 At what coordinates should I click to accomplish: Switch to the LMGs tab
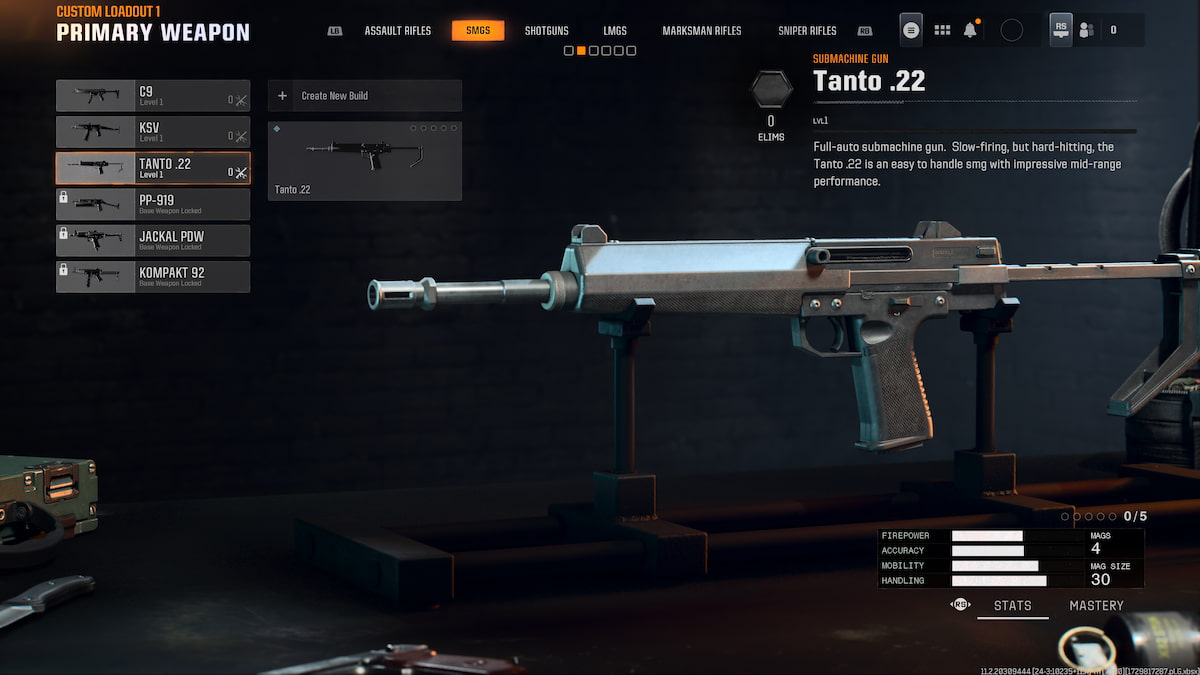pos(615,31)
